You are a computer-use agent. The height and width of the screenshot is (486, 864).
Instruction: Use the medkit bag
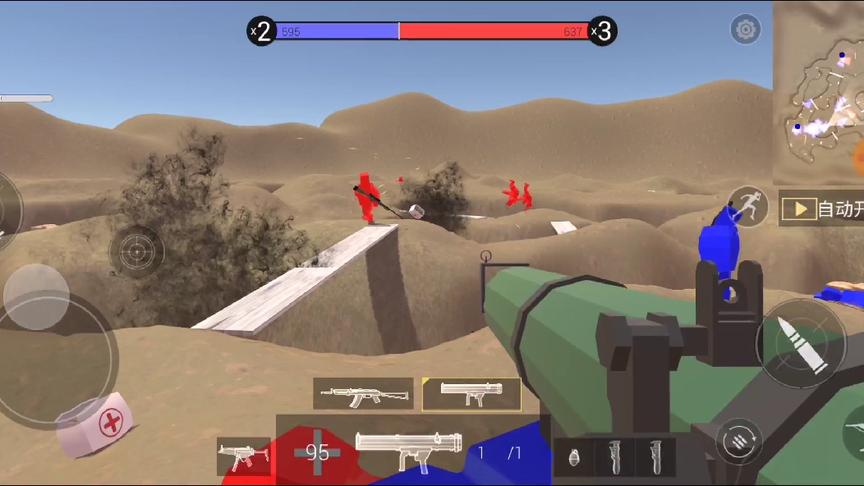click(x=96, y=422)
